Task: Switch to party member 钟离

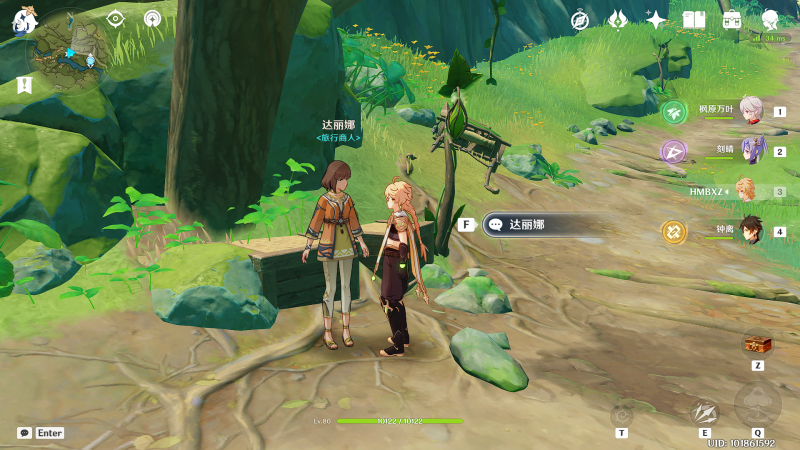Action: (x=750, y=231)
